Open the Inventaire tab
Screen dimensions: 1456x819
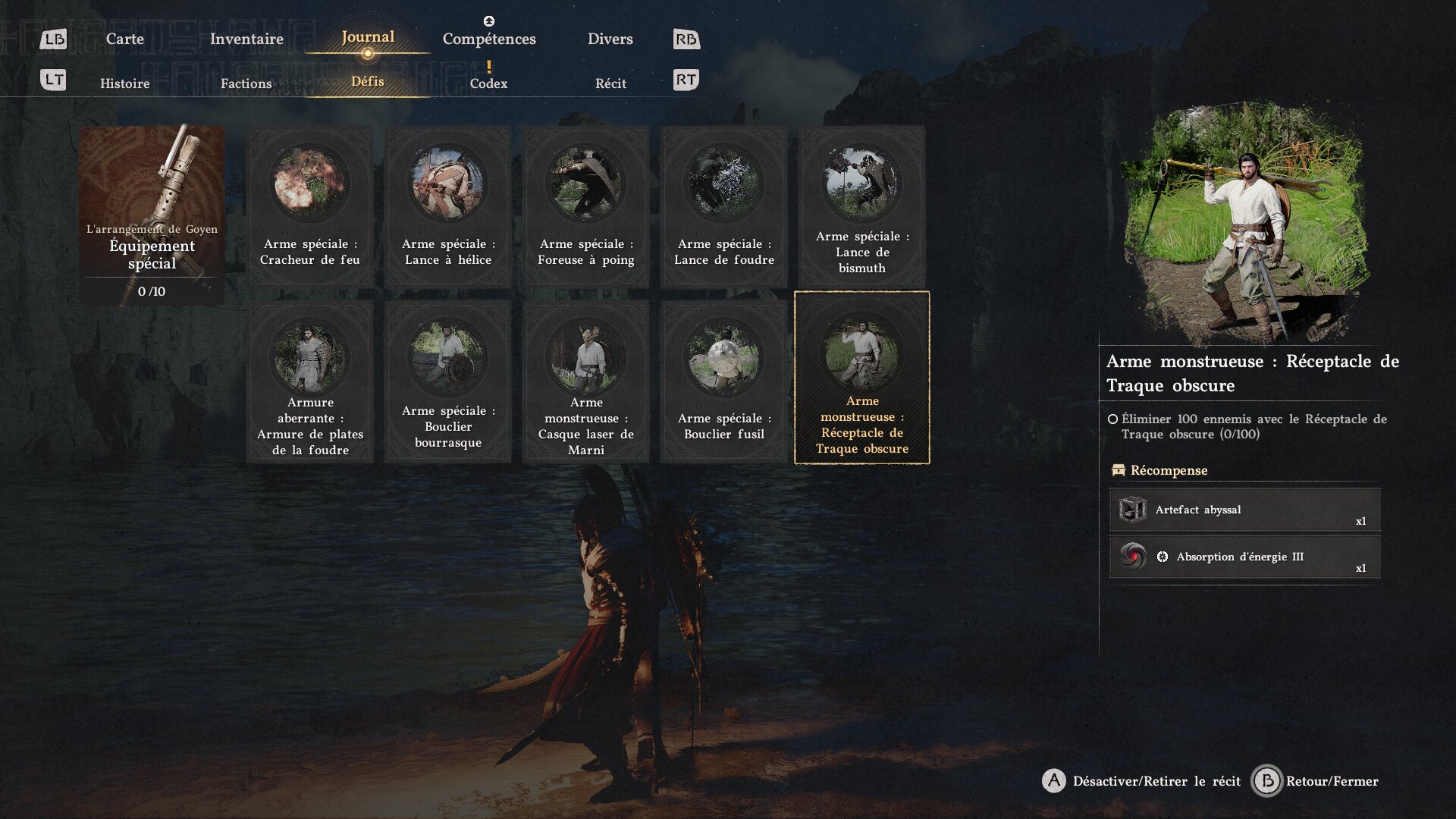(246, 39)
